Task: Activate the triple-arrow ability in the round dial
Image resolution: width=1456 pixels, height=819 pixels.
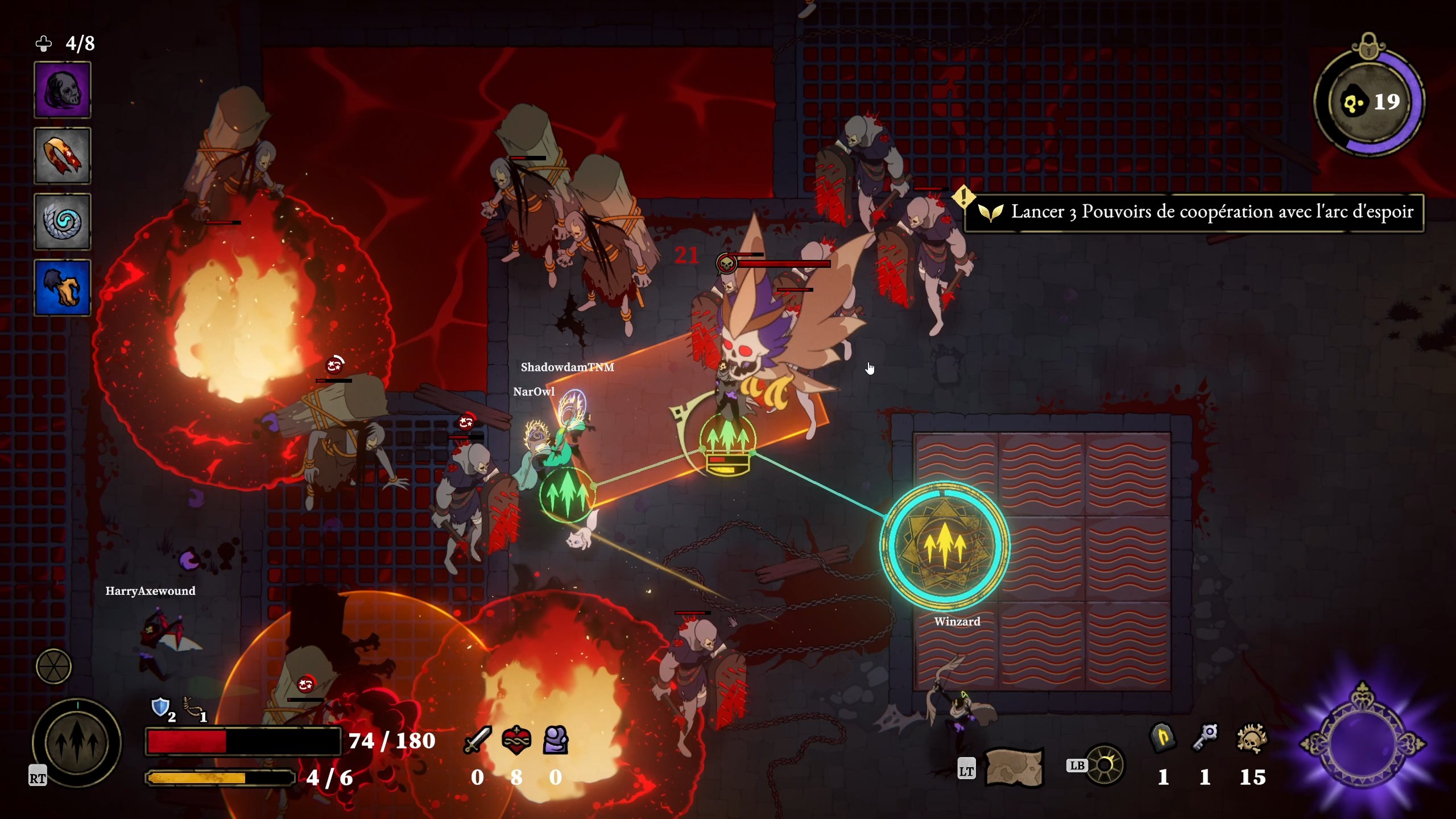Action: coord(77,742)
